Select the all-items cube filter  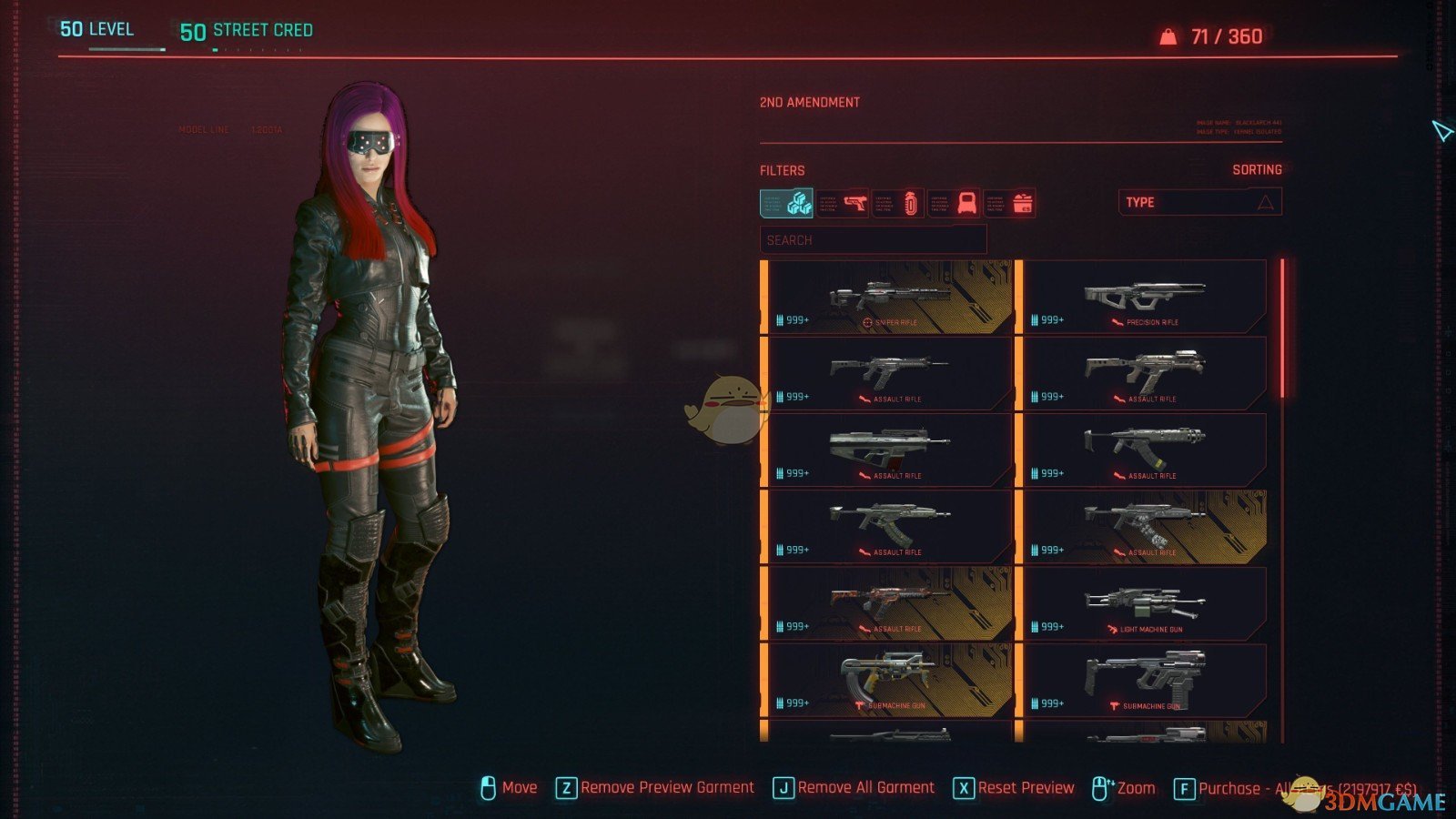pos(787,203)
